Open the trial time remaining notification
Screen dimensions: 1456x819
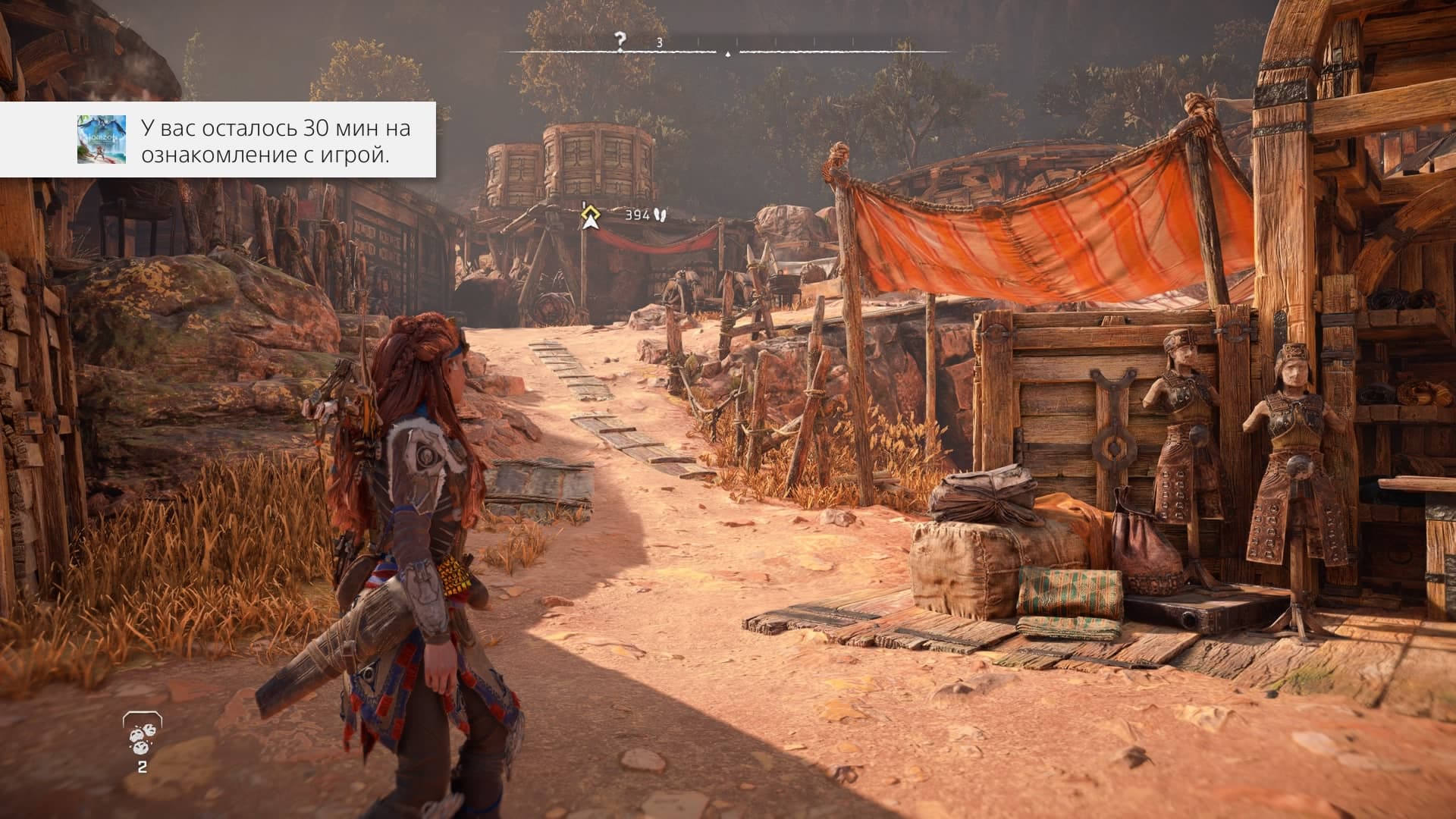click(x=275, y=140)
